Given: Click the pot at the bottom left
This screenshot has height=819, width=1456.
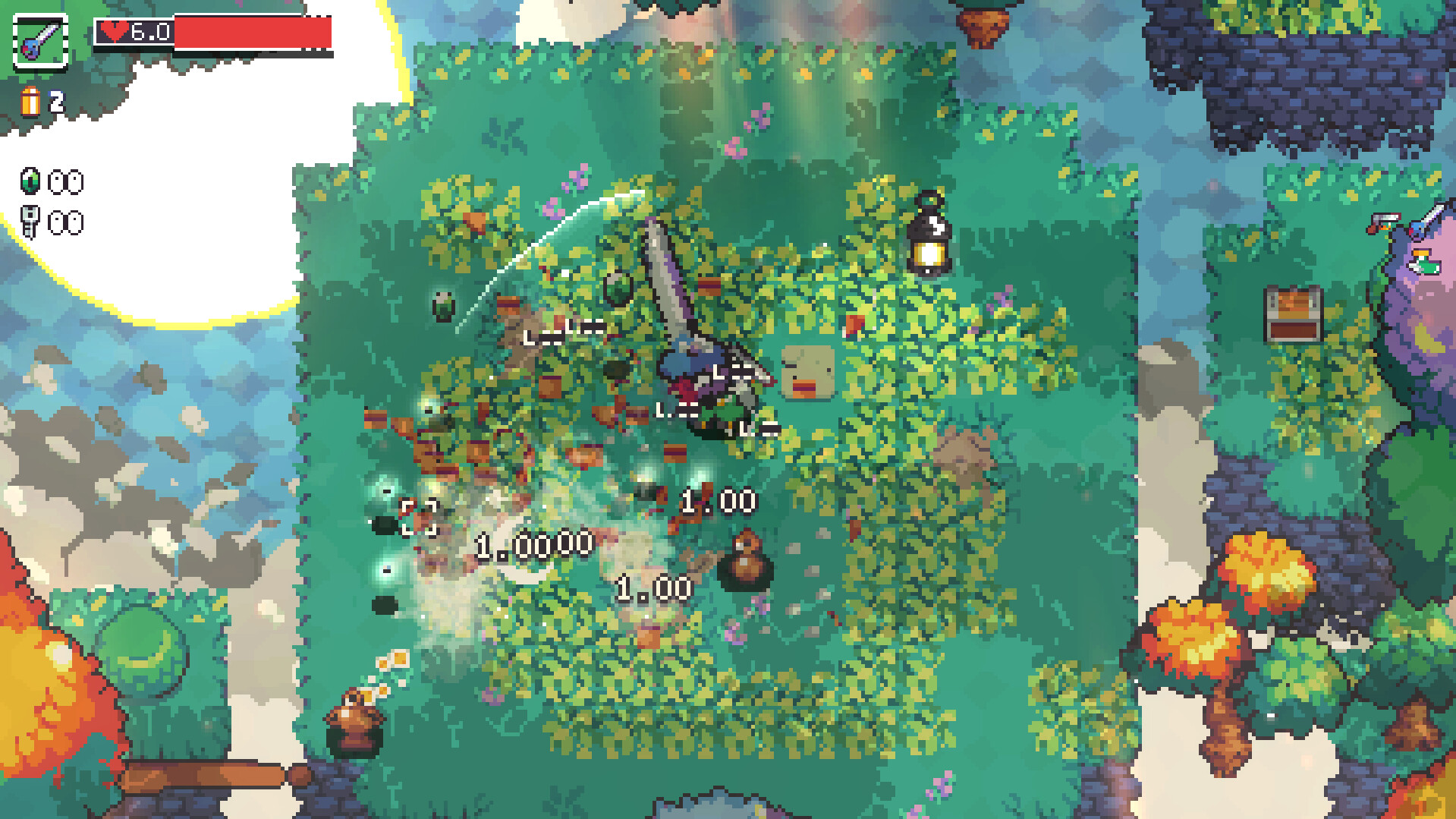Looking at the screenshot, I should (354, 723).
